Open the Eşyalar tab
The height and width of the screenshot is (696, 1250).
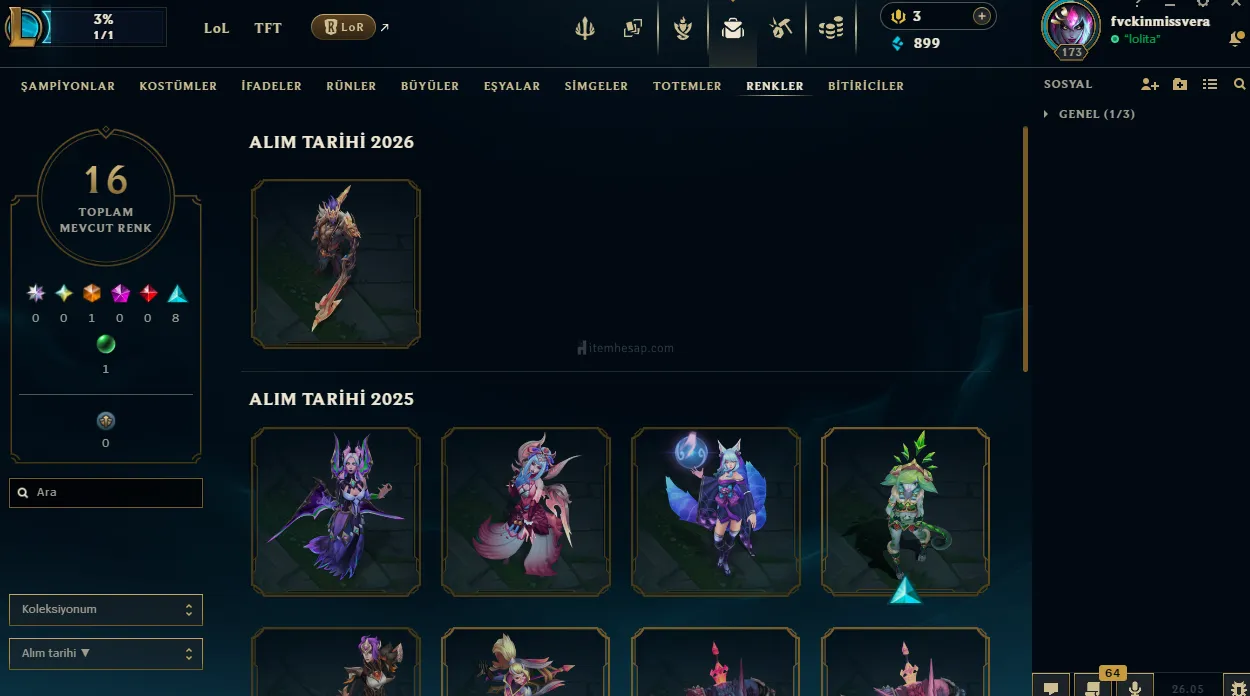click(512, 86)
